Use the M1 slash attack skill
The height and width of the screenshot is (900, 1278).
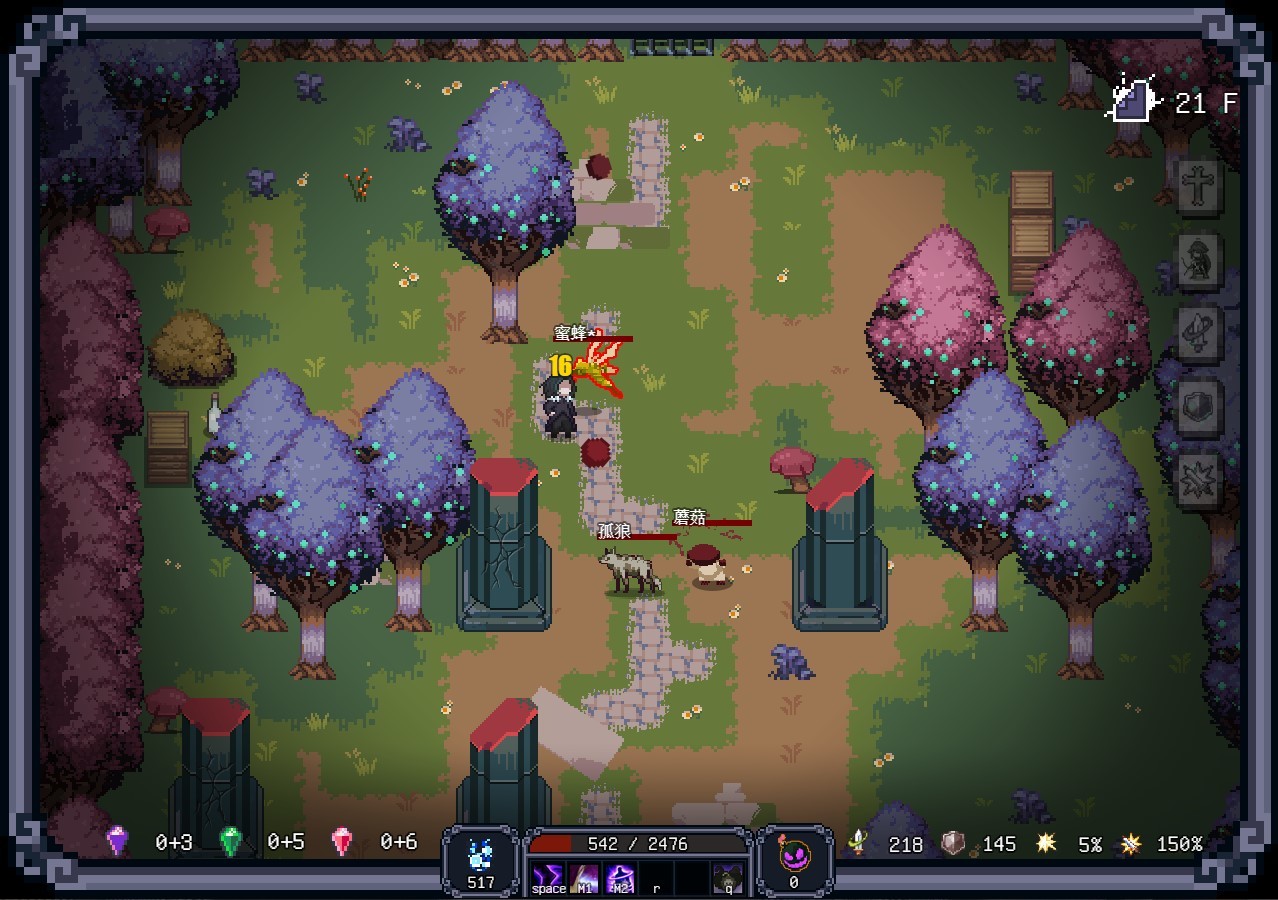[x=586, y=877]
